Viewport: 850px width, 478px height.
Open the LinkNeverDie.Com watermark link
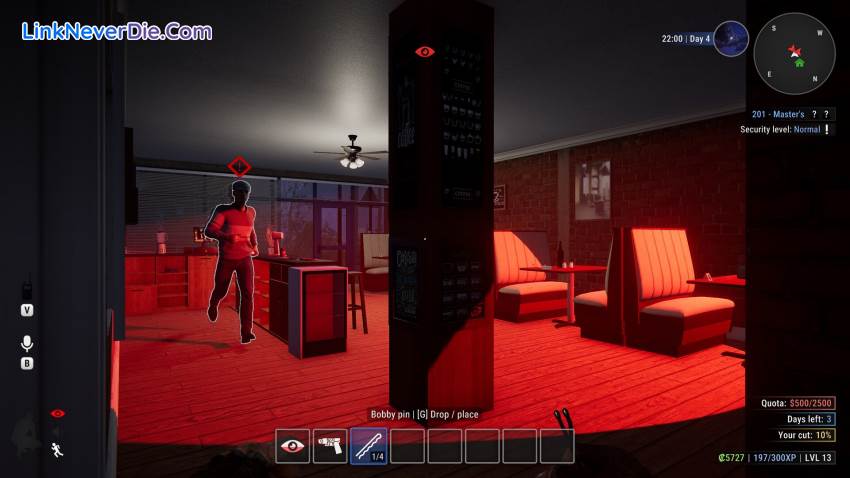tap(116, 31)
